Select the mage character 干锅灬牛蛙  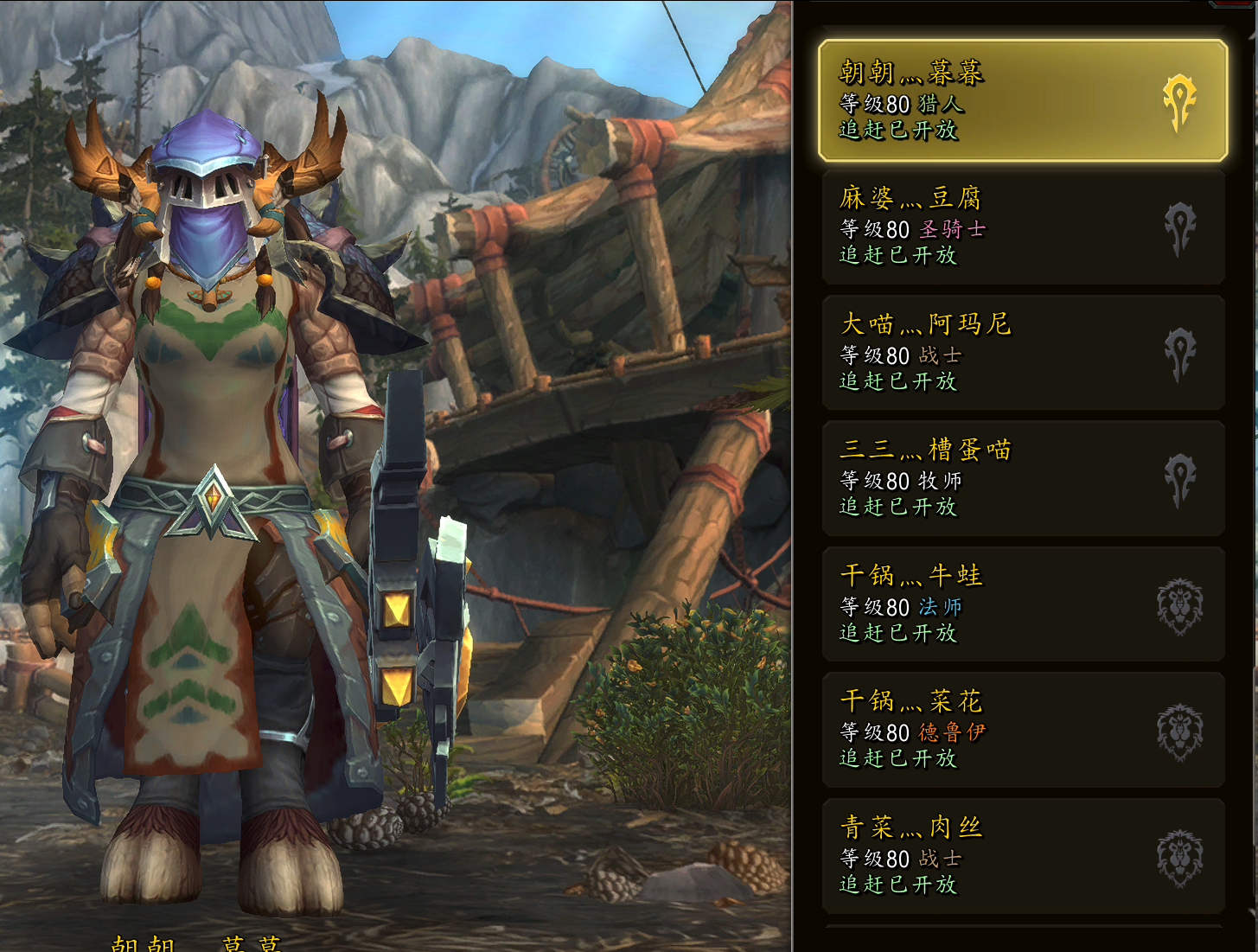1022,604
